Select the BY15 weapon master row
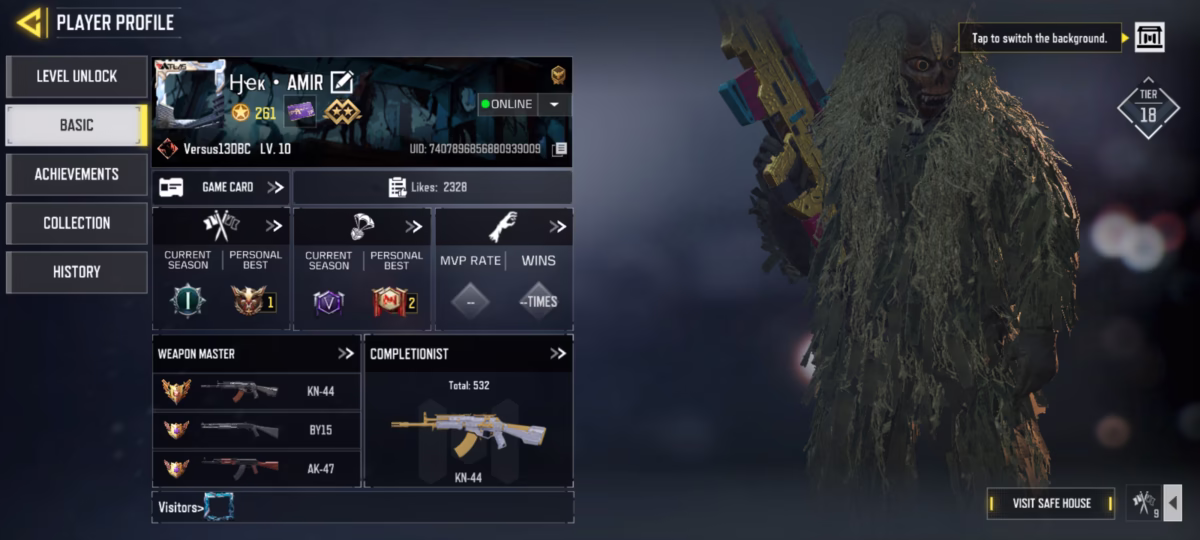The image size is (1200, 540). (257, 430)
